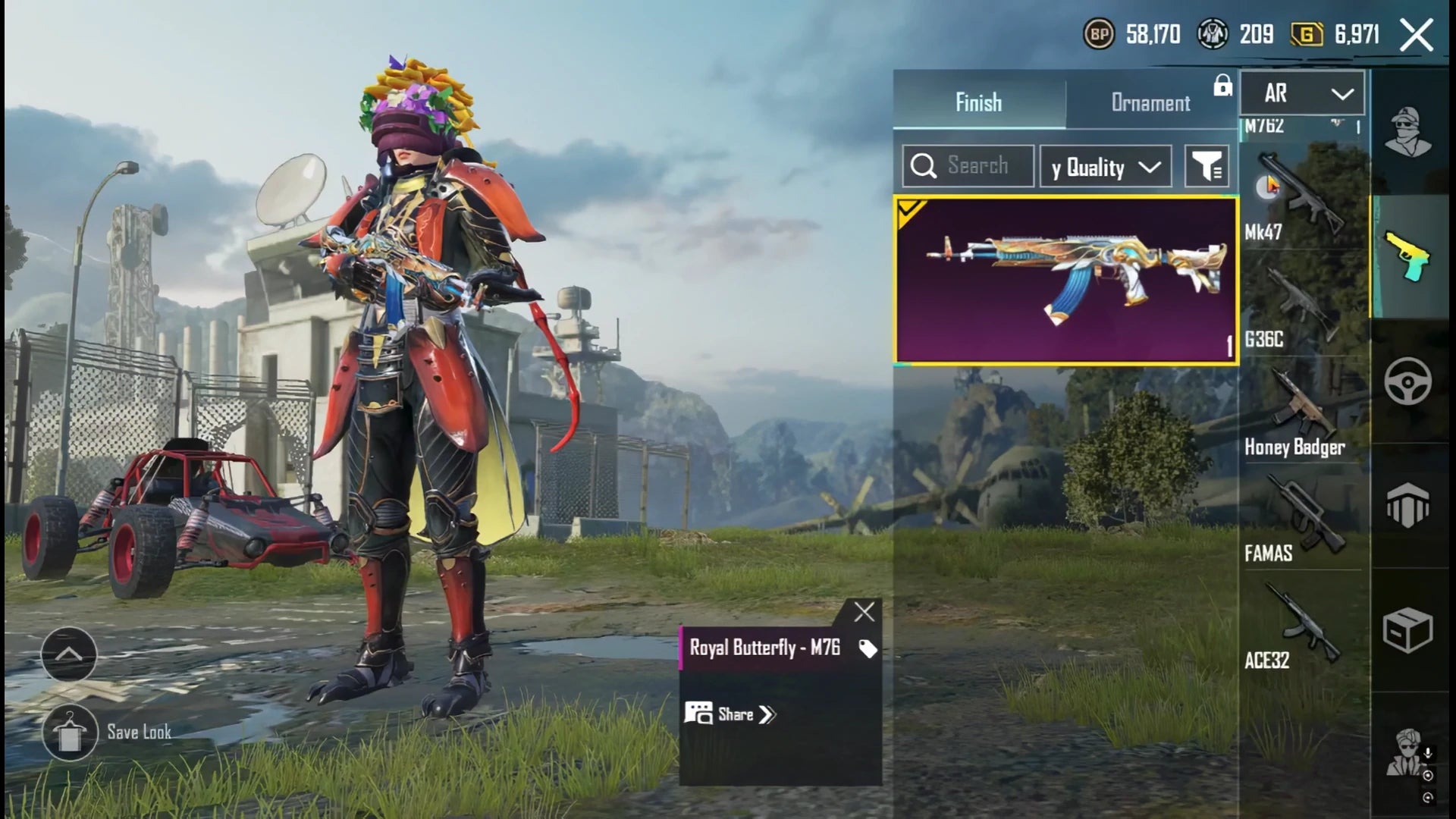
Task: Select the Finish tab
Action: tap(977, 103)
